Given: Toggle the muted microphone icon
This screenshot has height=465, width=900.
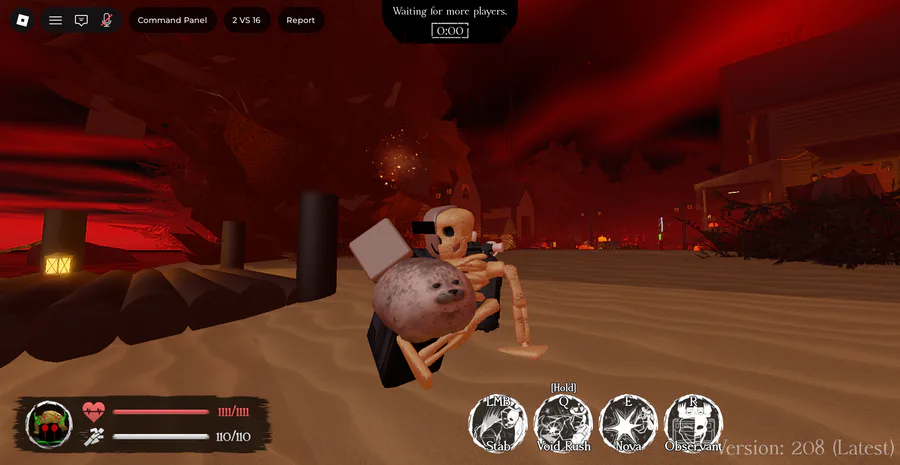Looking at the screenshot, I should pos(106,20).
